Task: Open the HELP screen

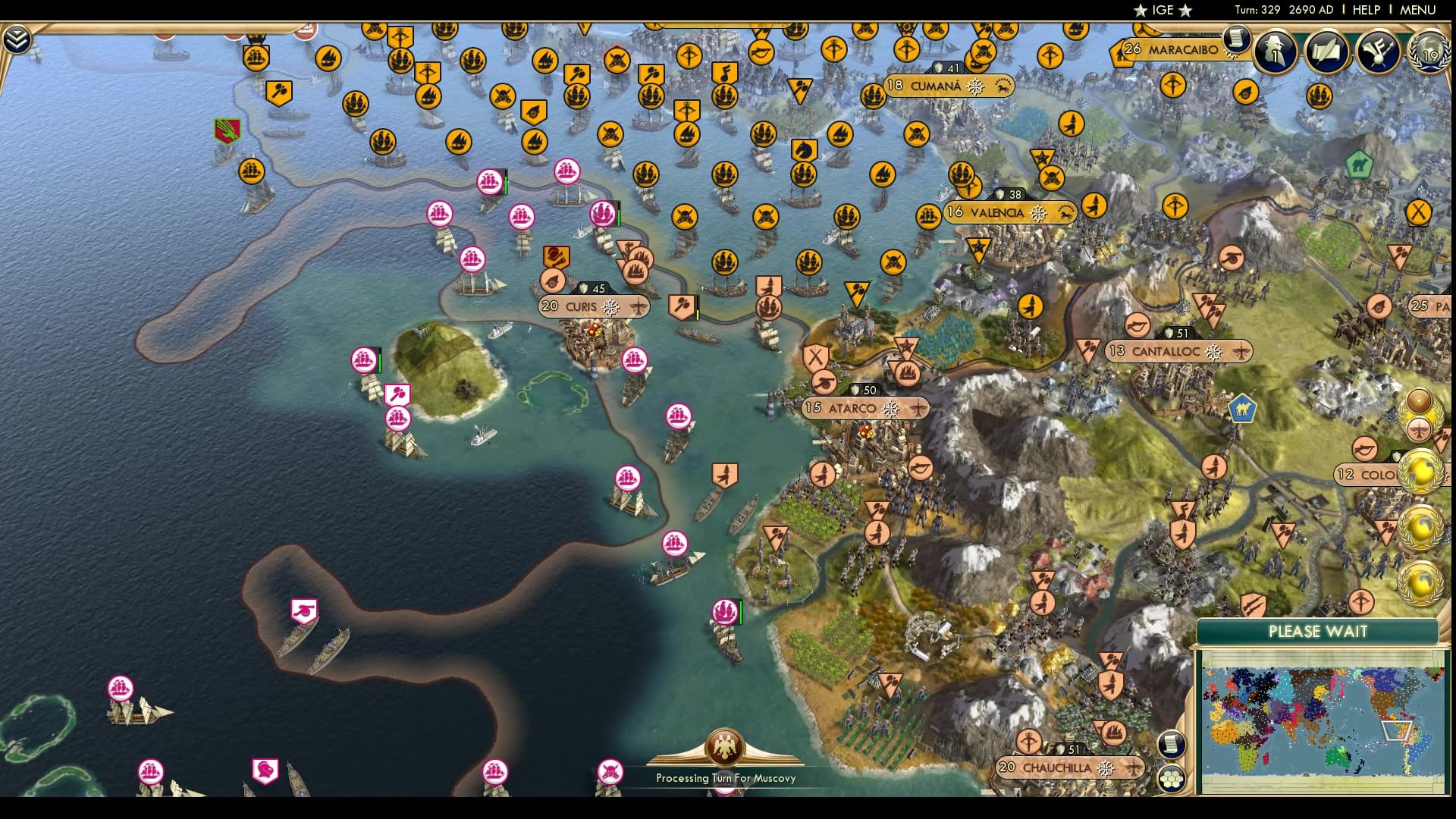Action: coord(1365,10)
